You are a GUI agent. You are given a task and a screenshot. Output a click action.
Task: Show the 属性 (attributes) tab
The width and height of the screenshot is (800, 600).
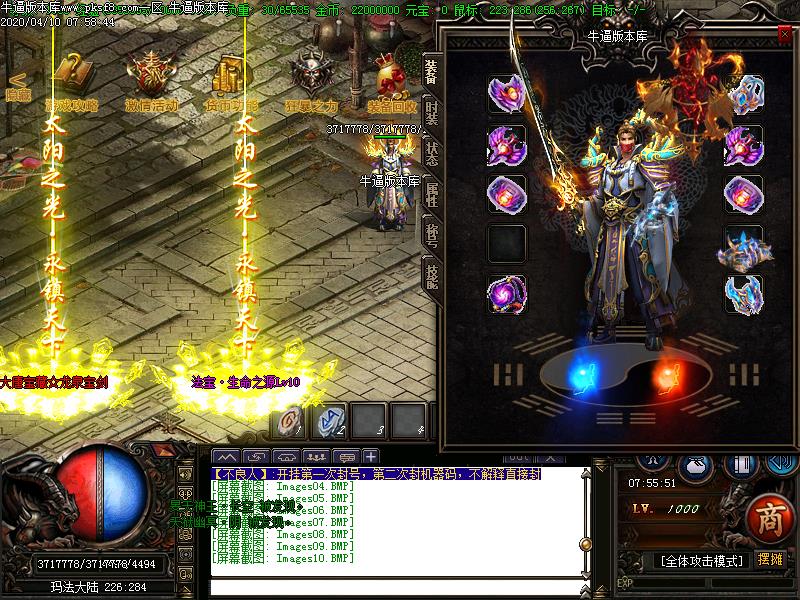click(431, 194)
